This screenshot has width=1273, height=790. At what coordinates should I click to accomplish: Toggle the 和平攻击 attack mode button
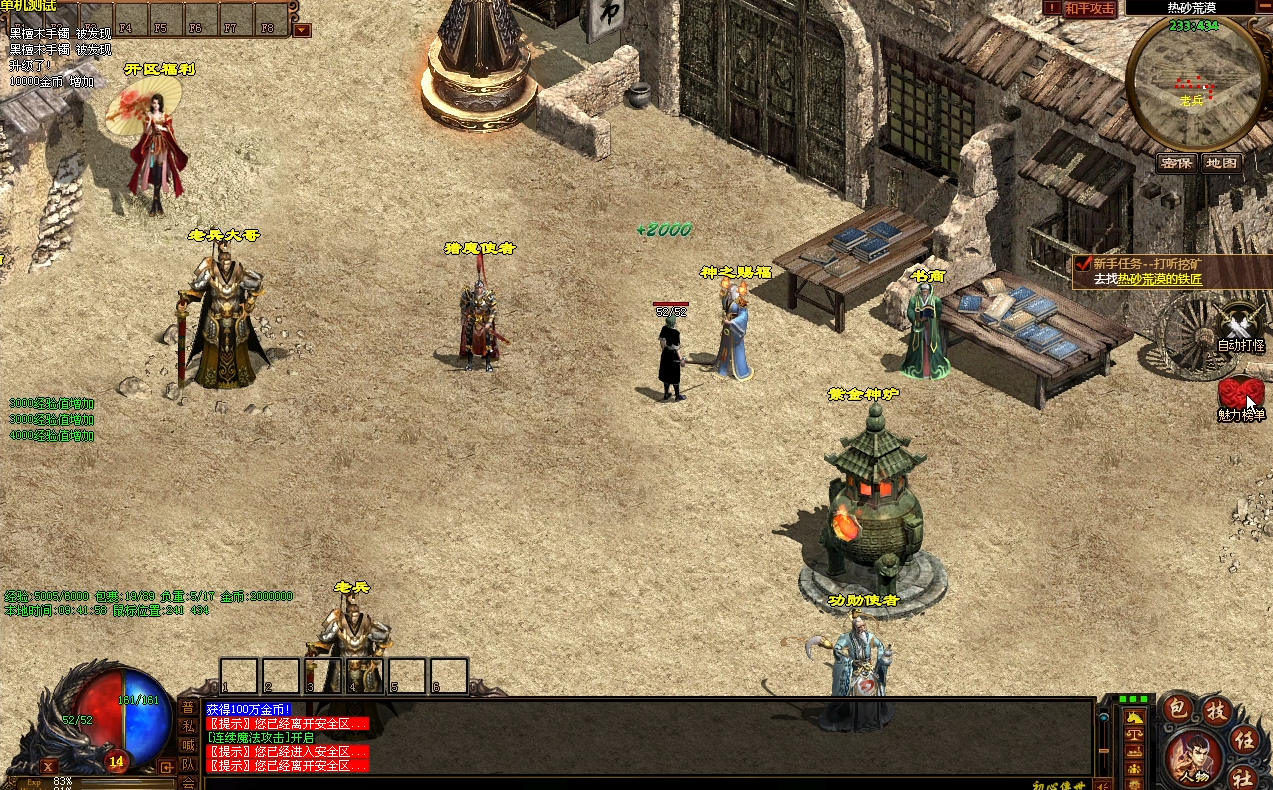(1089, 8)
